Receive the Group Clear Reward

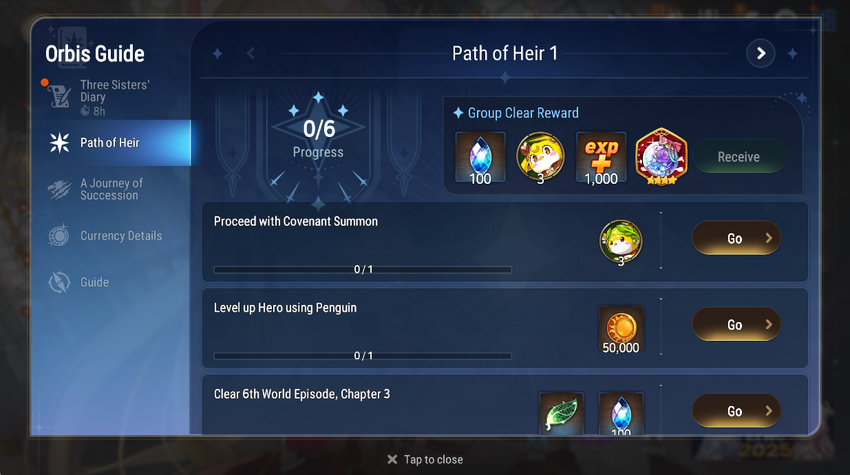[x=738, y=157]
